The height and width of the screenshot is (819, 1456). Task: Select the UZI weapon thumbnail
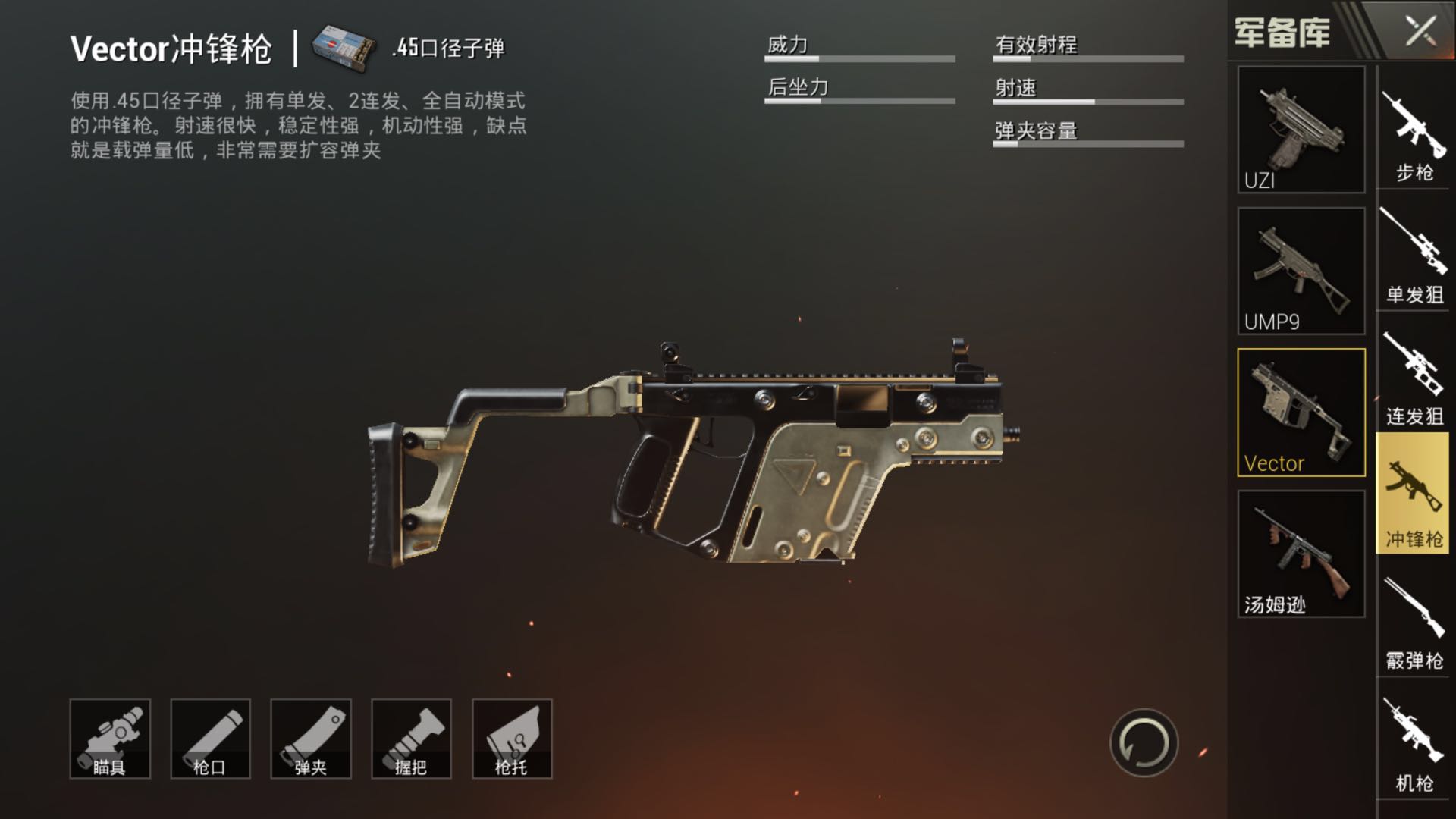[1301, 129]
